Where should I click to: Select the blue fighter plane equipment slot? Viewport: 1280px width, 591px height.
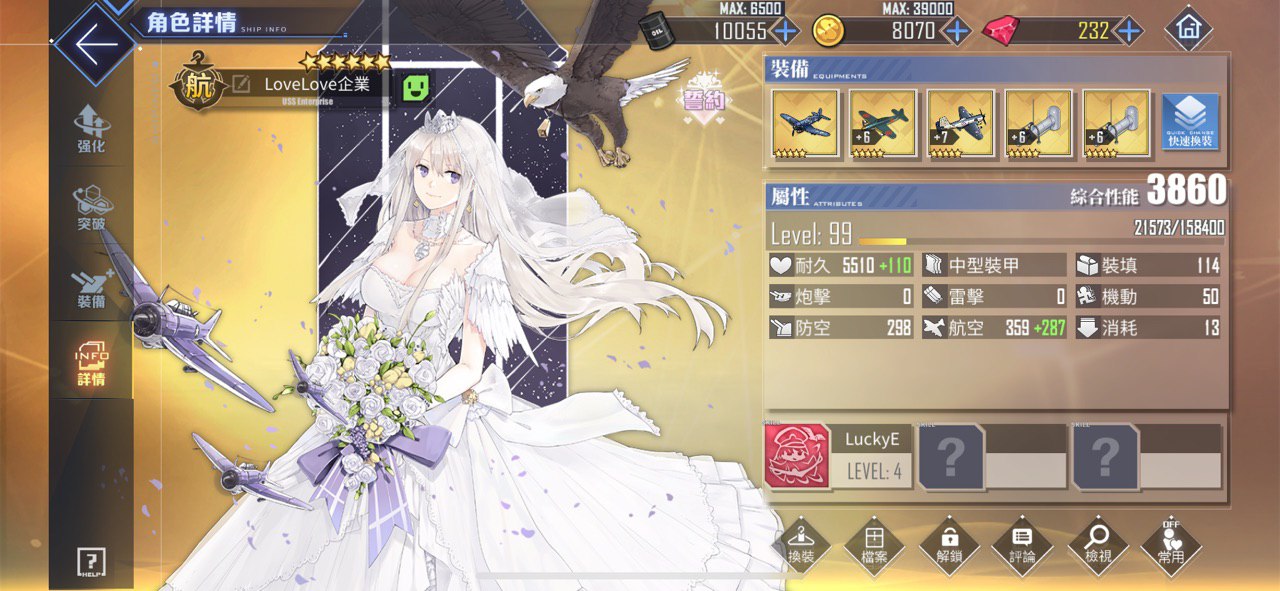805,123
